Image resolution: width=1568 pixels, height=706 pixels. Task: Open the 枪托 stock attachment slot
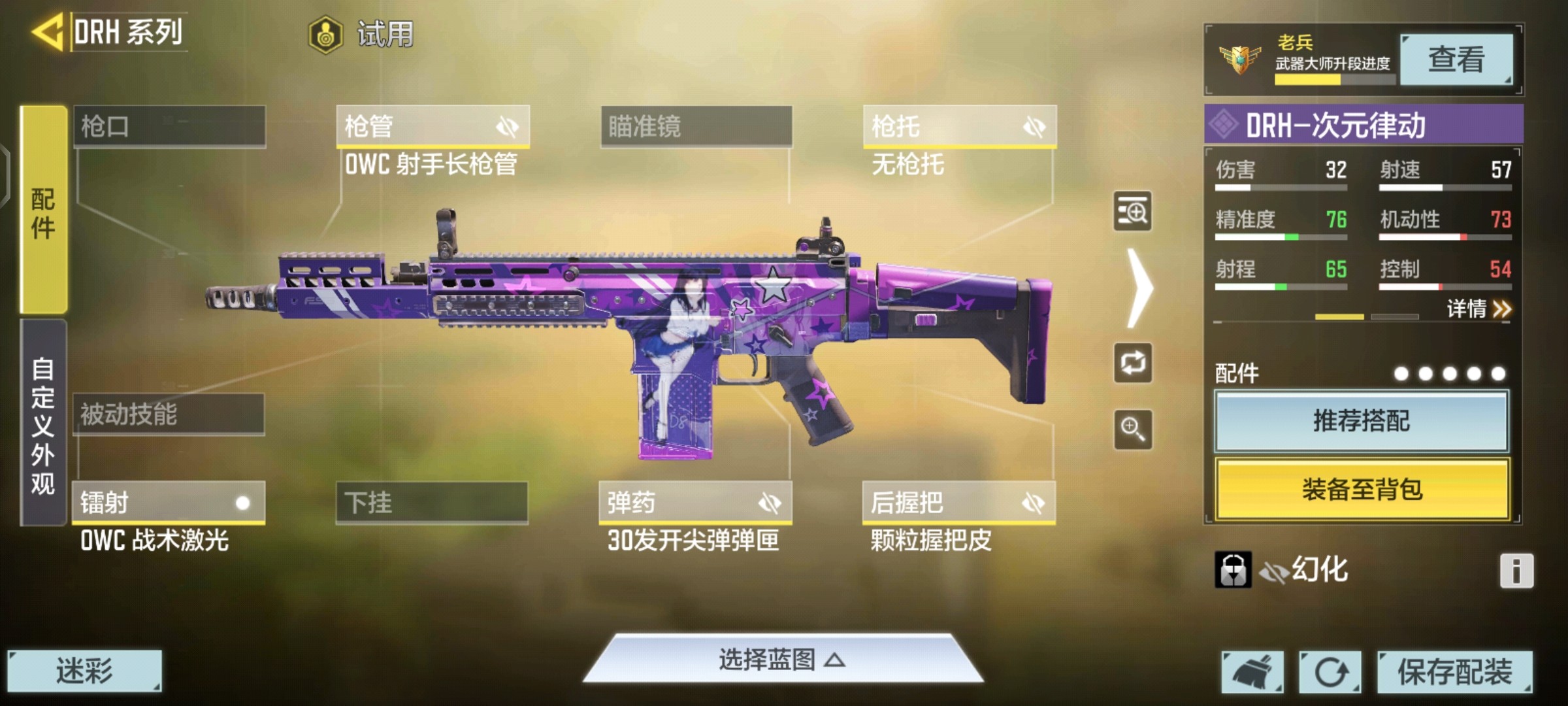tap(959, 126)
